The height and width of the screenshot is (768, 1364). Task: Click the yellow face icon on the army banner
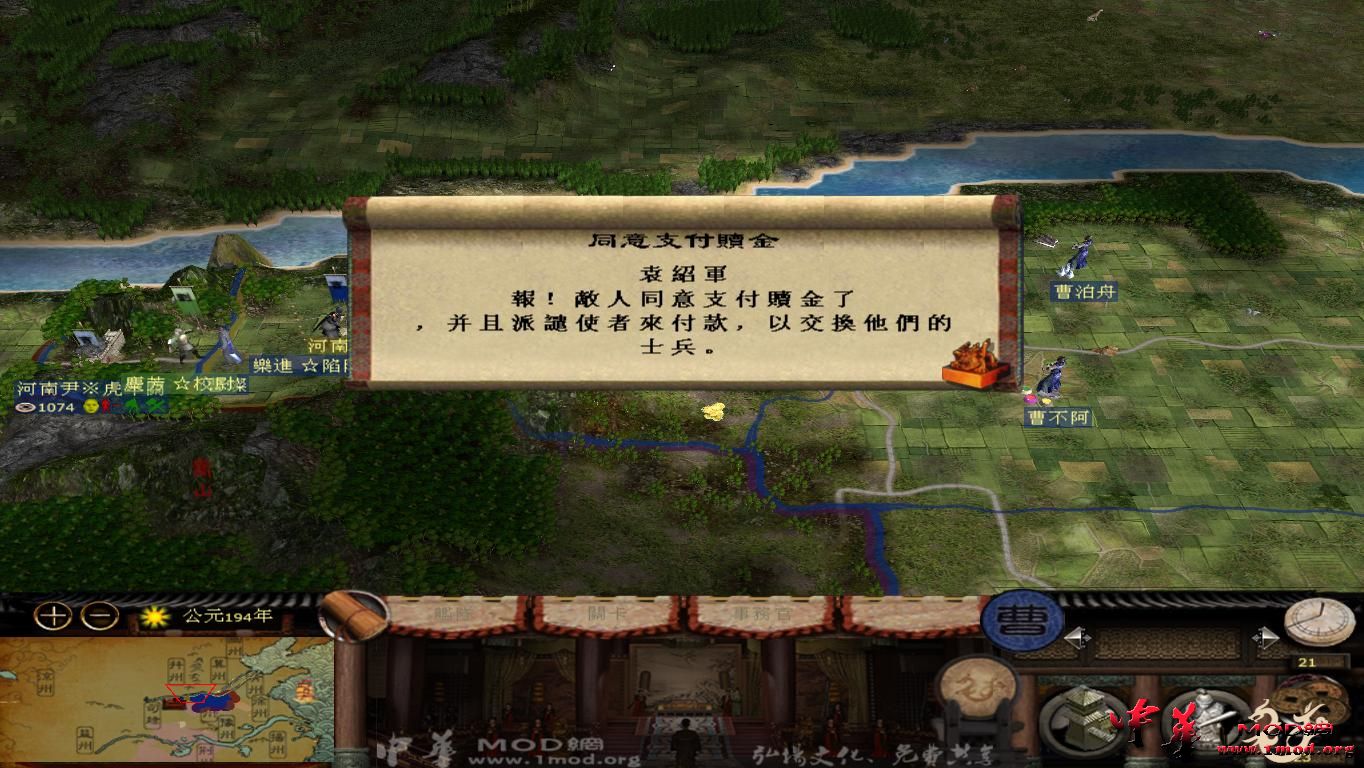point(92,408)
